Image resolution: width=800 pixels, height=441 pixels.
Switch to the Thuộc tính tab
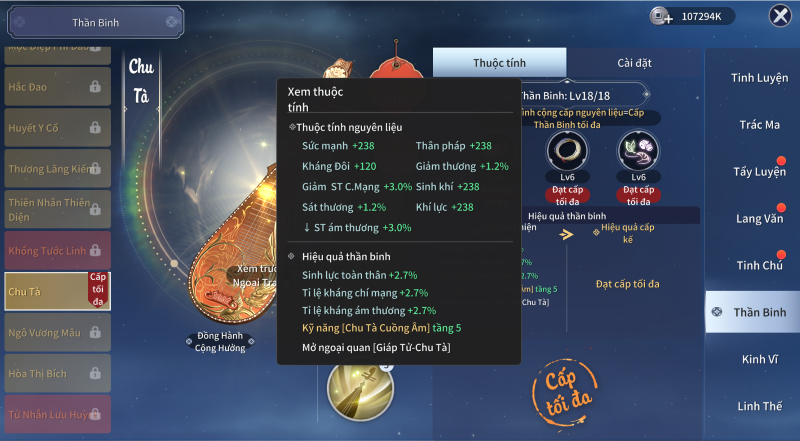(499, 63)
